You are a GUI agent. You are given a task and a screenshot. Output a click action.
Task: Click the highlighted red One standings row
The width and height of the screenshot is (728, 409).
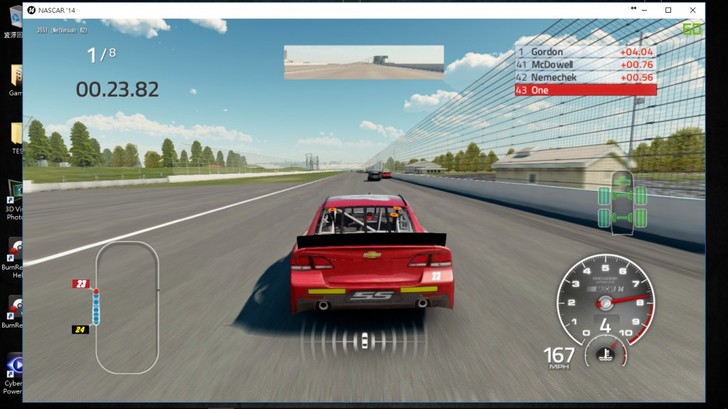(585, 90)
